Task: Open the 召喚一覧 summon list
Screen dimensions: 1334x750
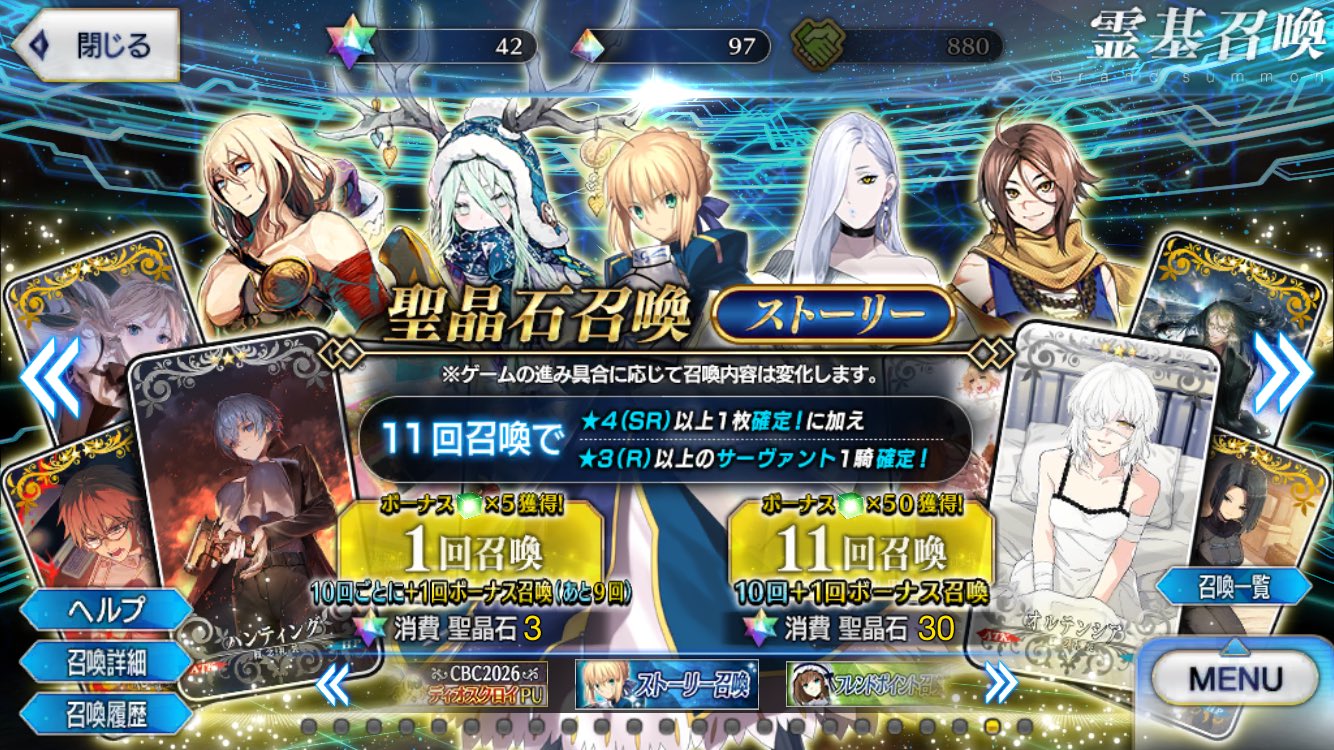Action: [1234, 588]
